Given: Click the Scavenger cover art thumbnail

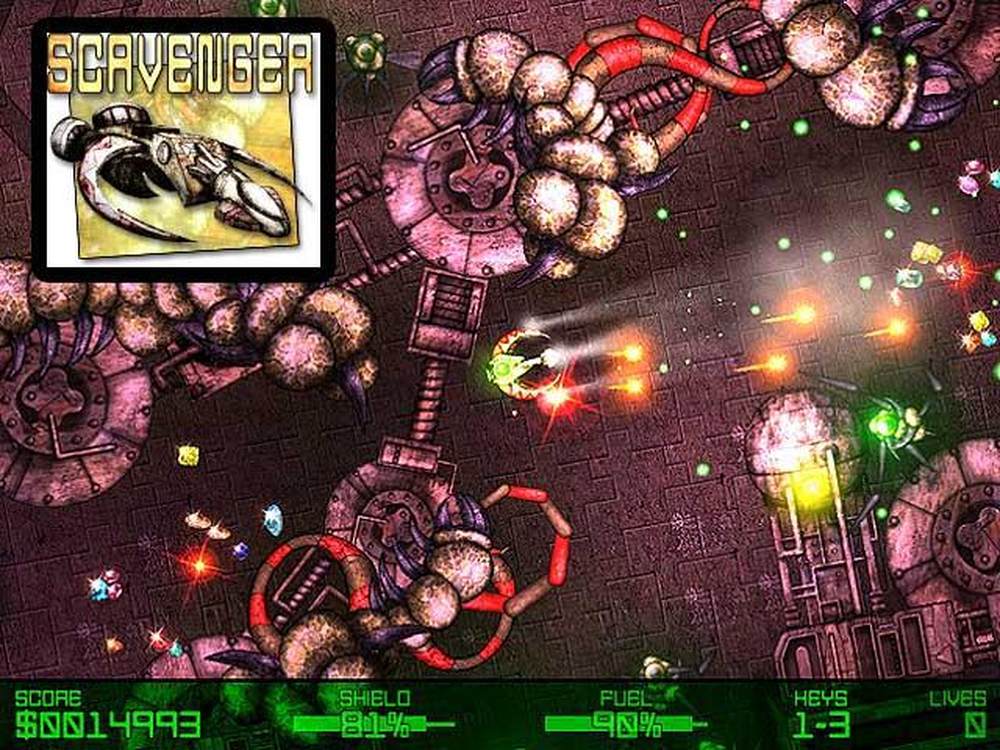Looking at the screenshot, I should point(182,150).
